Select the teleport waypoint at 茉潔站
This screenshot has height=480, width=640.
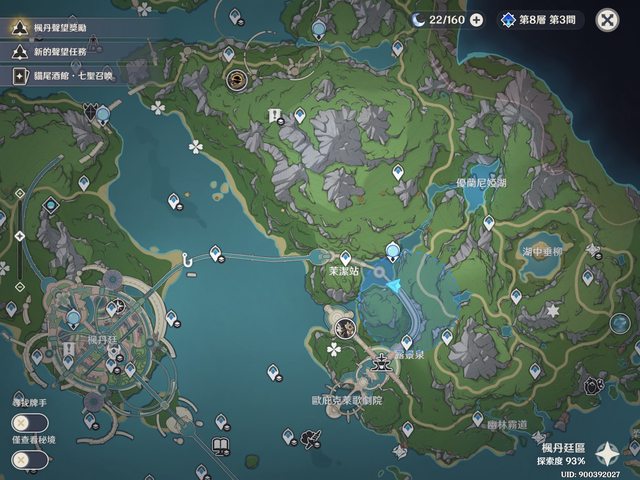pos(346,257)
